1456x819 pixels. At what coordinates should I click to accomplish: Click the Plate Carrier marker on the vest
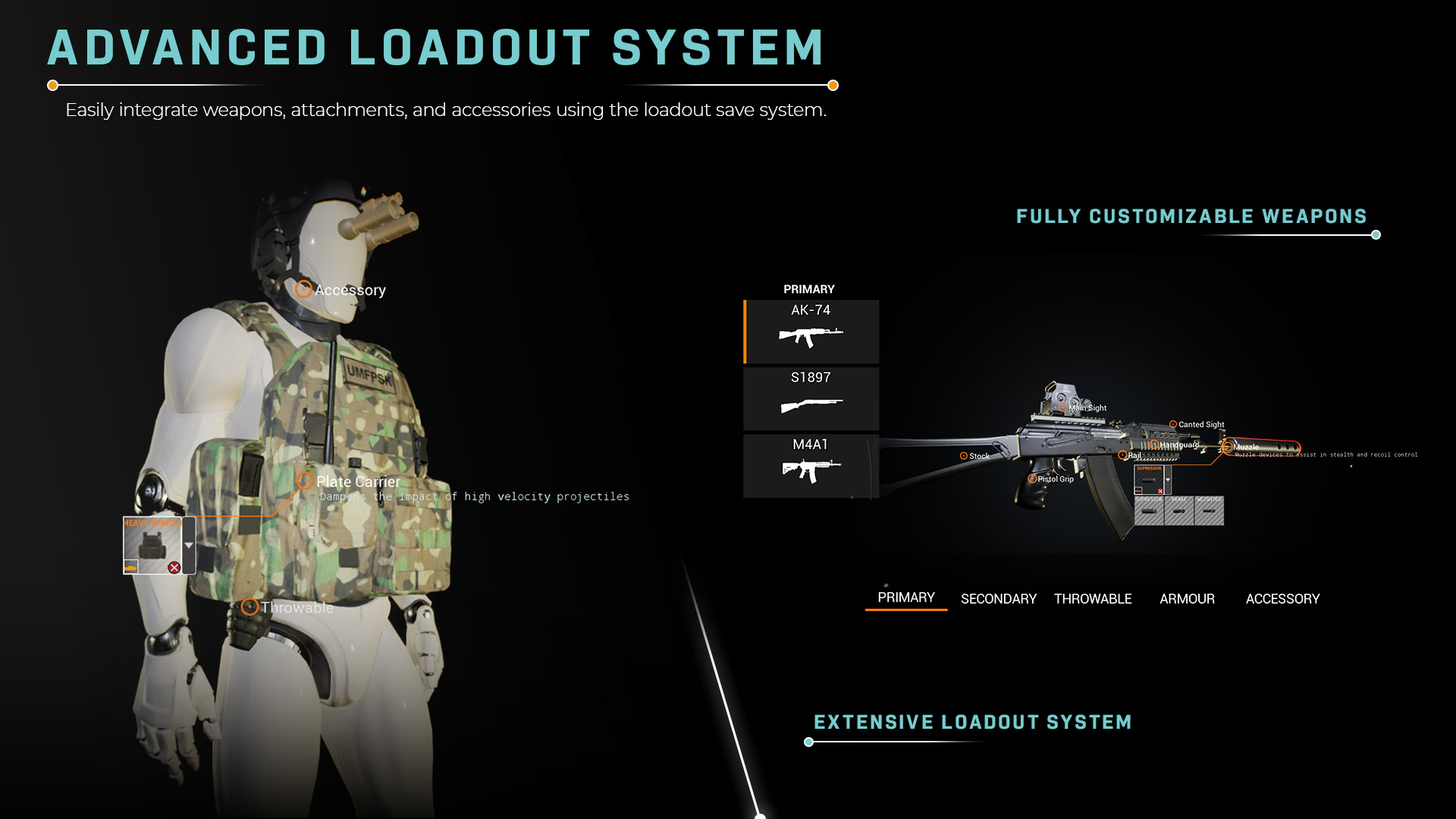coord(306,482)
